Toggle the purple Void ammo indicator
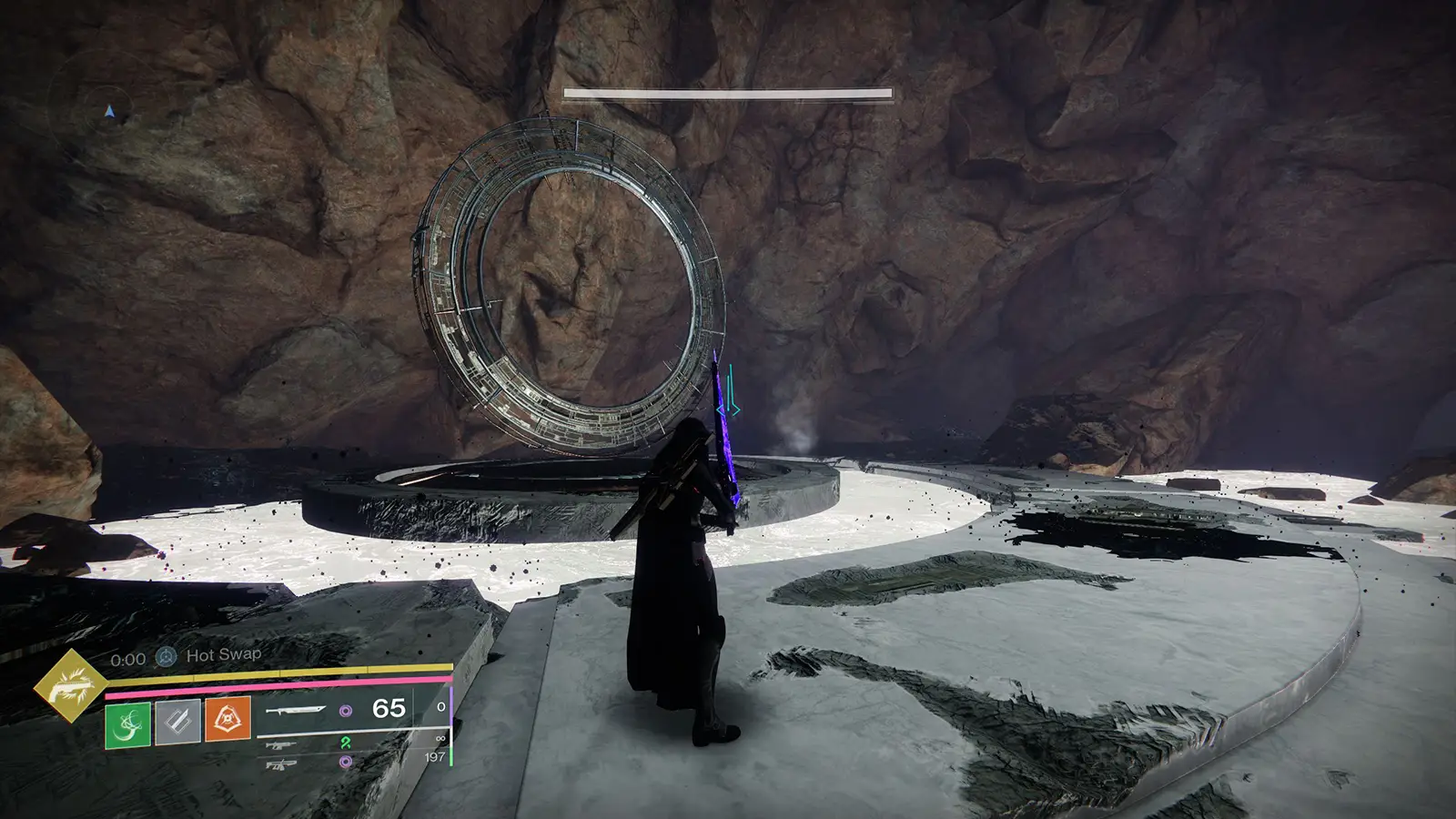Viewport: 1456px width, 819px height. click(x=347, y=712)
